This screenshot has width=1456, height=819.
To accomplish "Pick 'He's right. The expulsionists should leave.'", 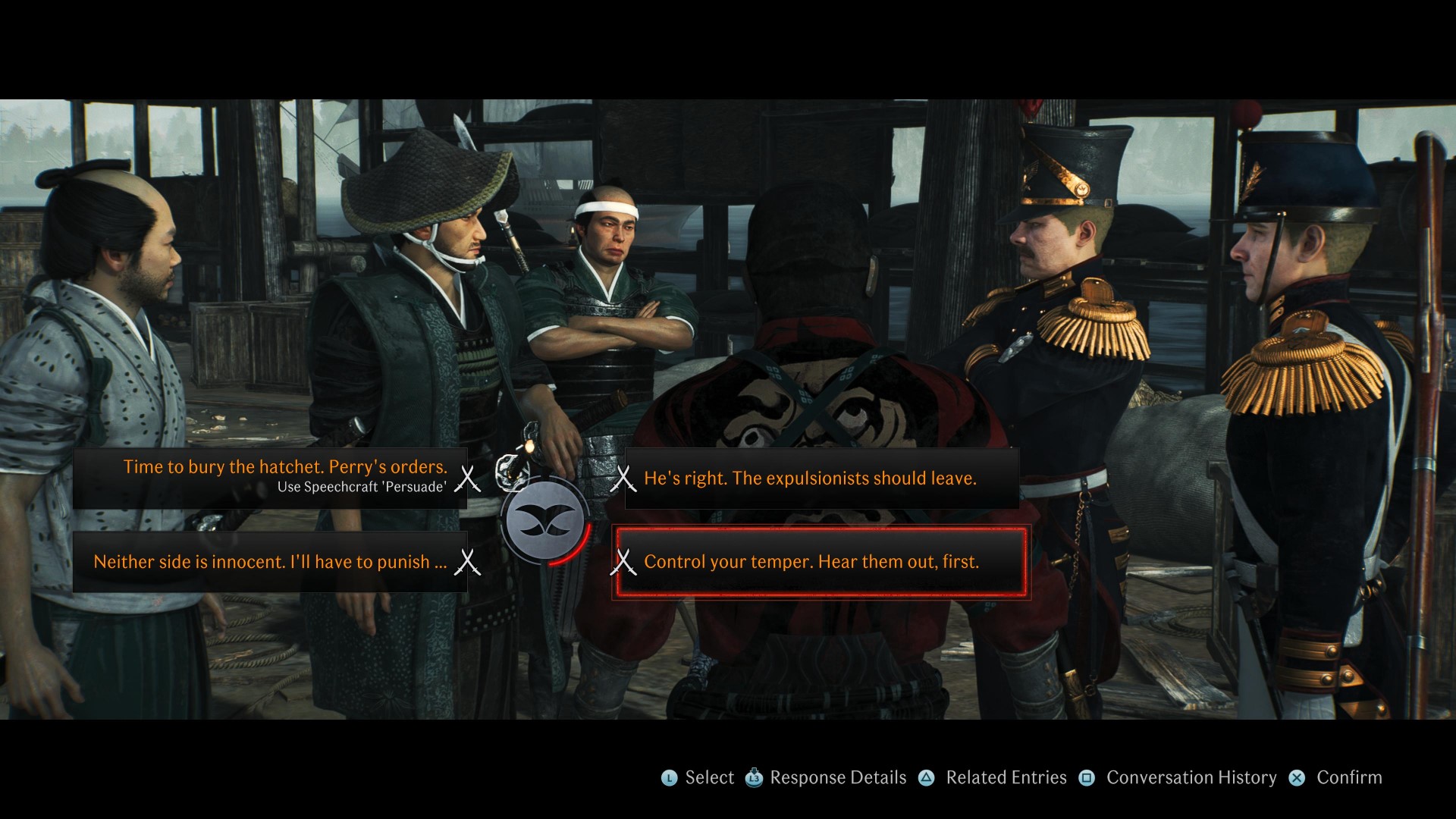I will tap(810, 478).
